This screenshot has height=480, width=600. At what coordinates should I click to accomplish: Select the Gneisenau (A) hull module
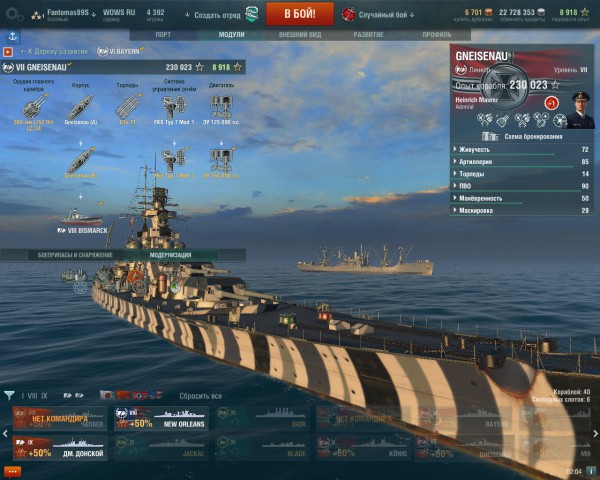click(79, 104)
